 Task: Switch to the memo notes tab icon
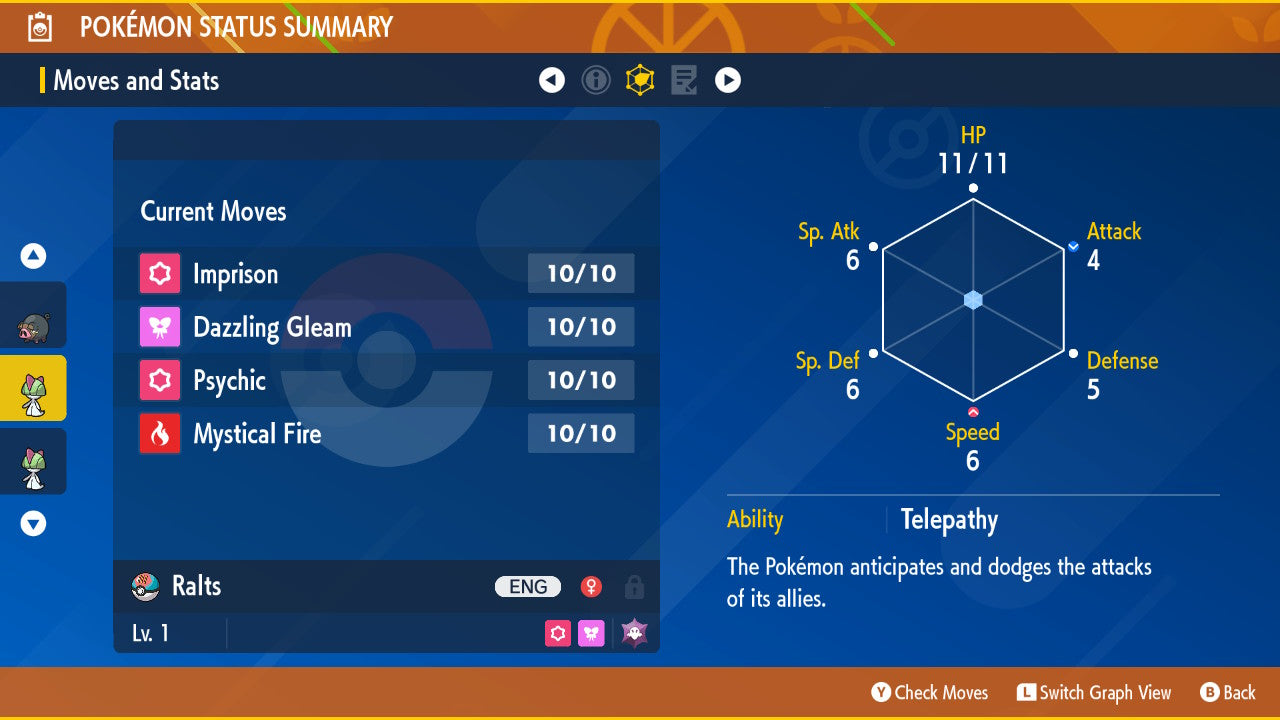coord(684,80)
